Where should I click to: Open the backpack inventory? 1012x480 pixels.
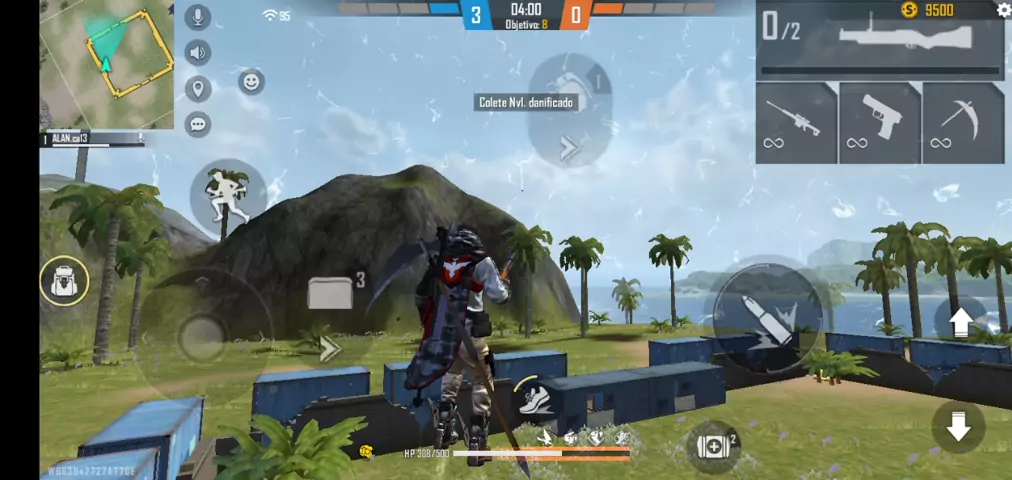pyautogui.click(x=64, y=282)
